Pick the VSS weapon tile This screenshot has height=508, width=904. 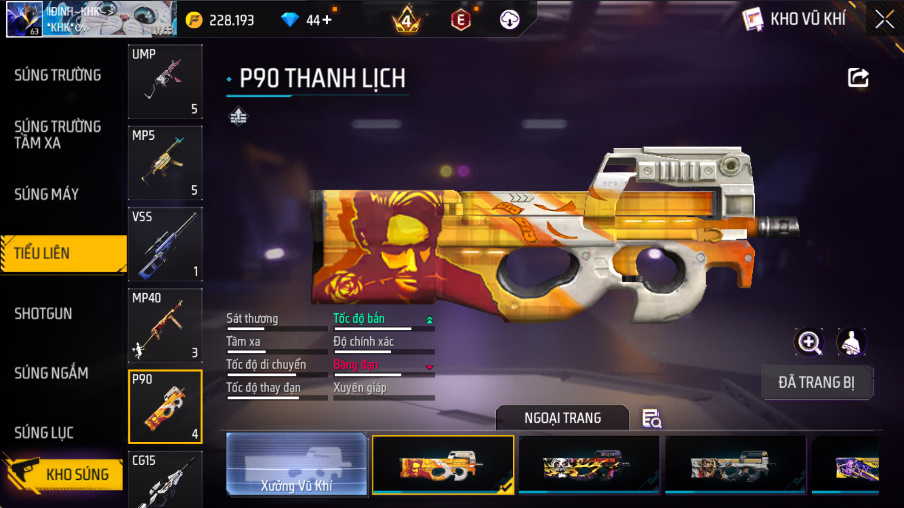[165, 243]
